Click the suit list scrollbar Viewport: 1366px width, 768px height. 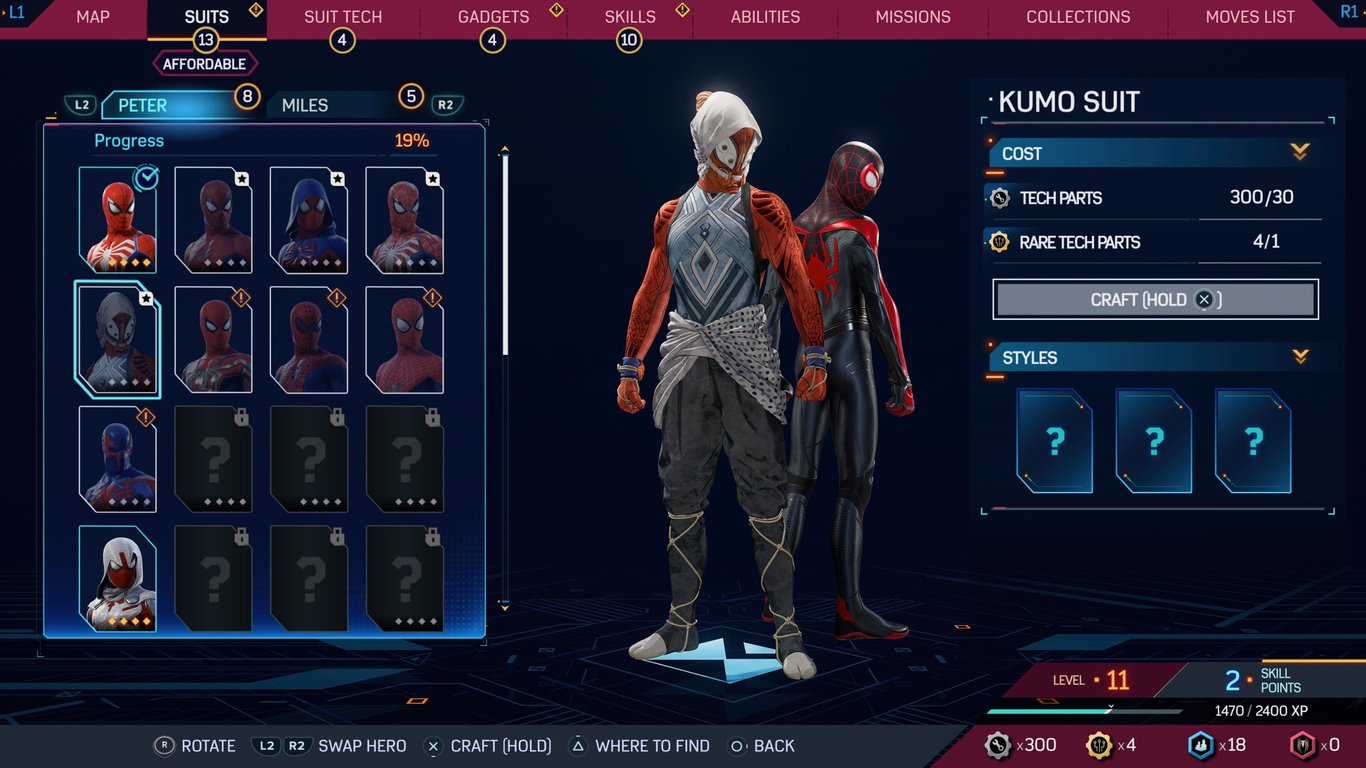tap(505, 255)
